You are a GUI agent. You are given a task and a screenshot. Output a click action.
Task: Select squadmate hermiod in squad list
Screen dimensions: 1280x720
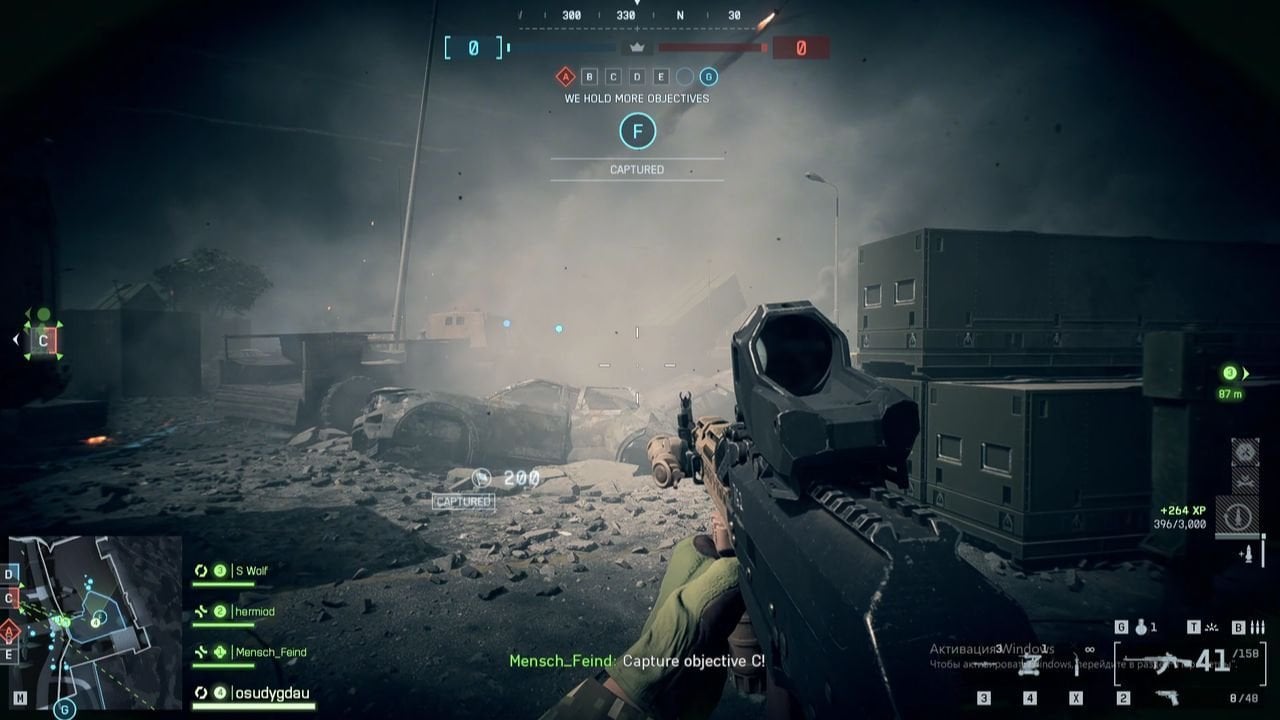[x=253, y=611]
